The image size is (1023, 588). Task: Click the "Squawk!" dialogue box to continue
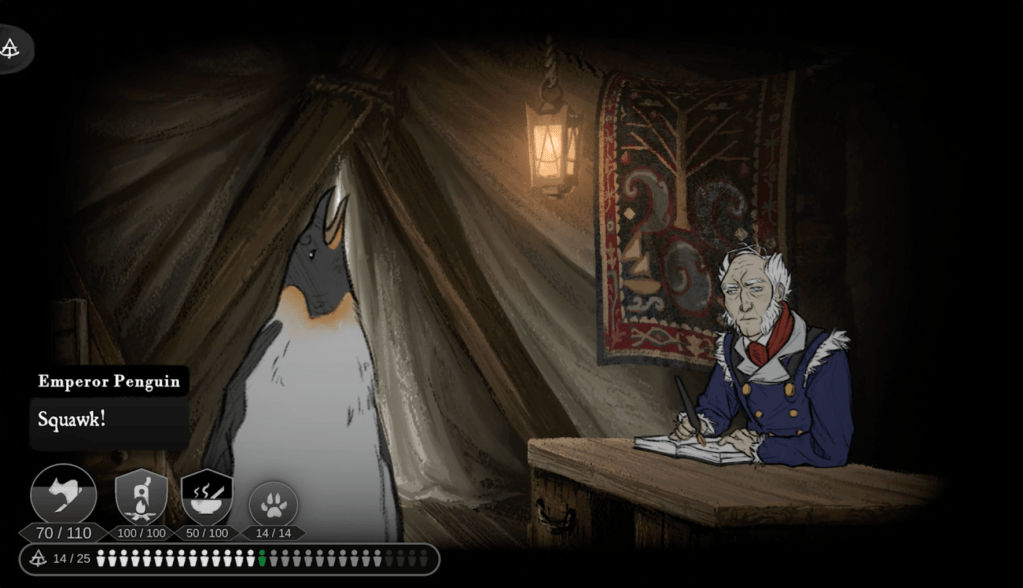click(x=108, y=420)
